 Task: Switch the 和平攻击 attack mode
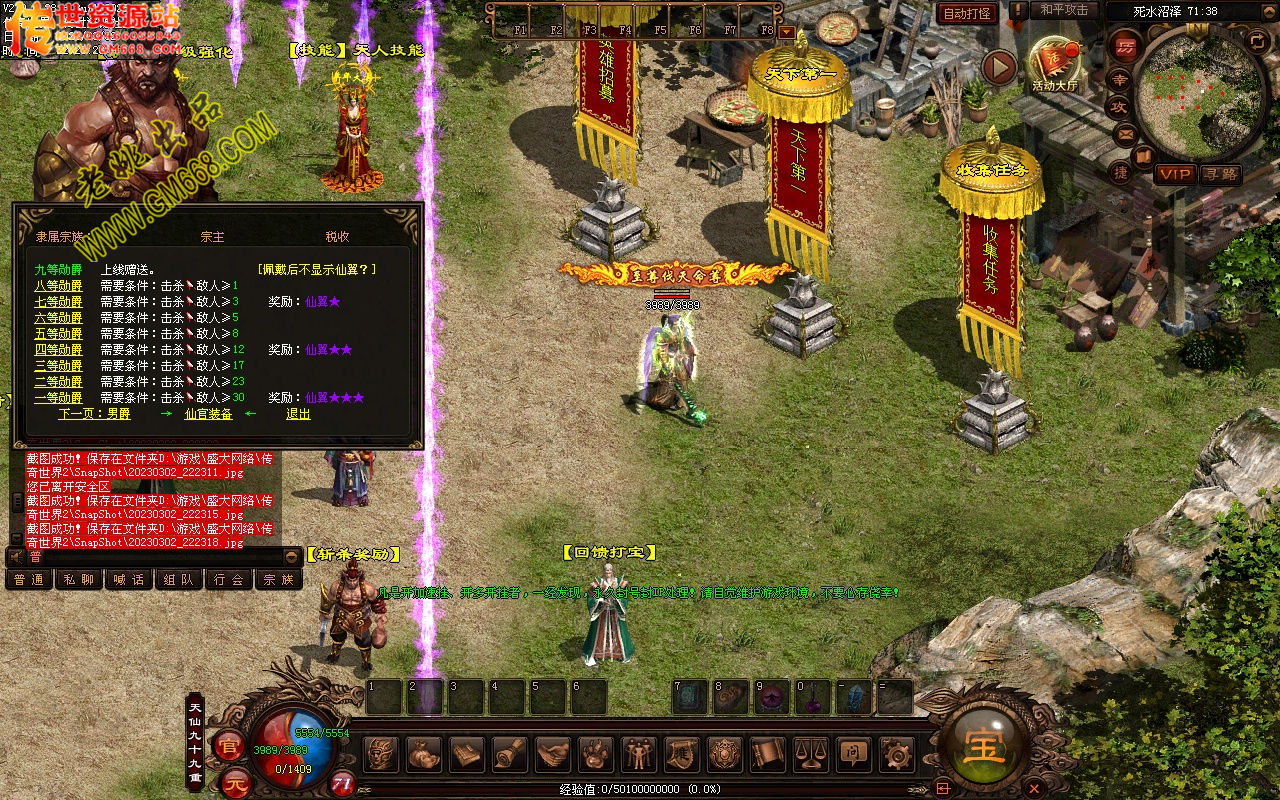tap(1064, 10)
